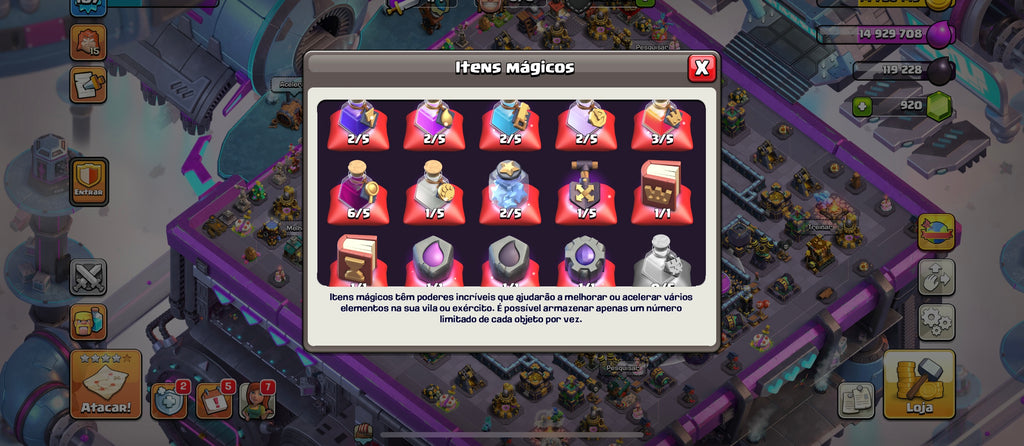Choose the star ice potion item

coord(510,191)
